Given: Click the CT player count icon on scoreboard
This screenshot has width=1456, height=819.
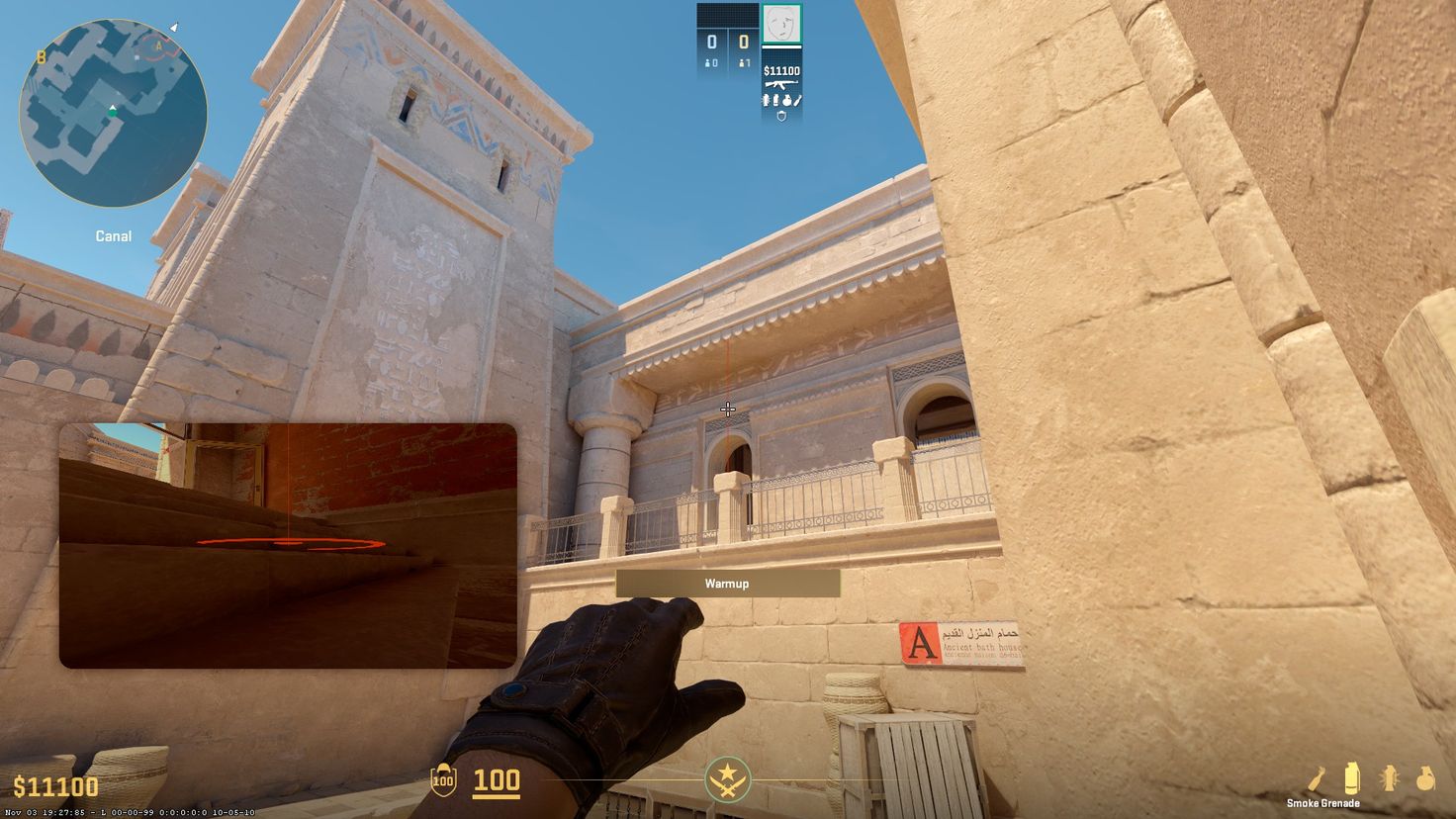Looking at the screenshot, I should [709, 63].
